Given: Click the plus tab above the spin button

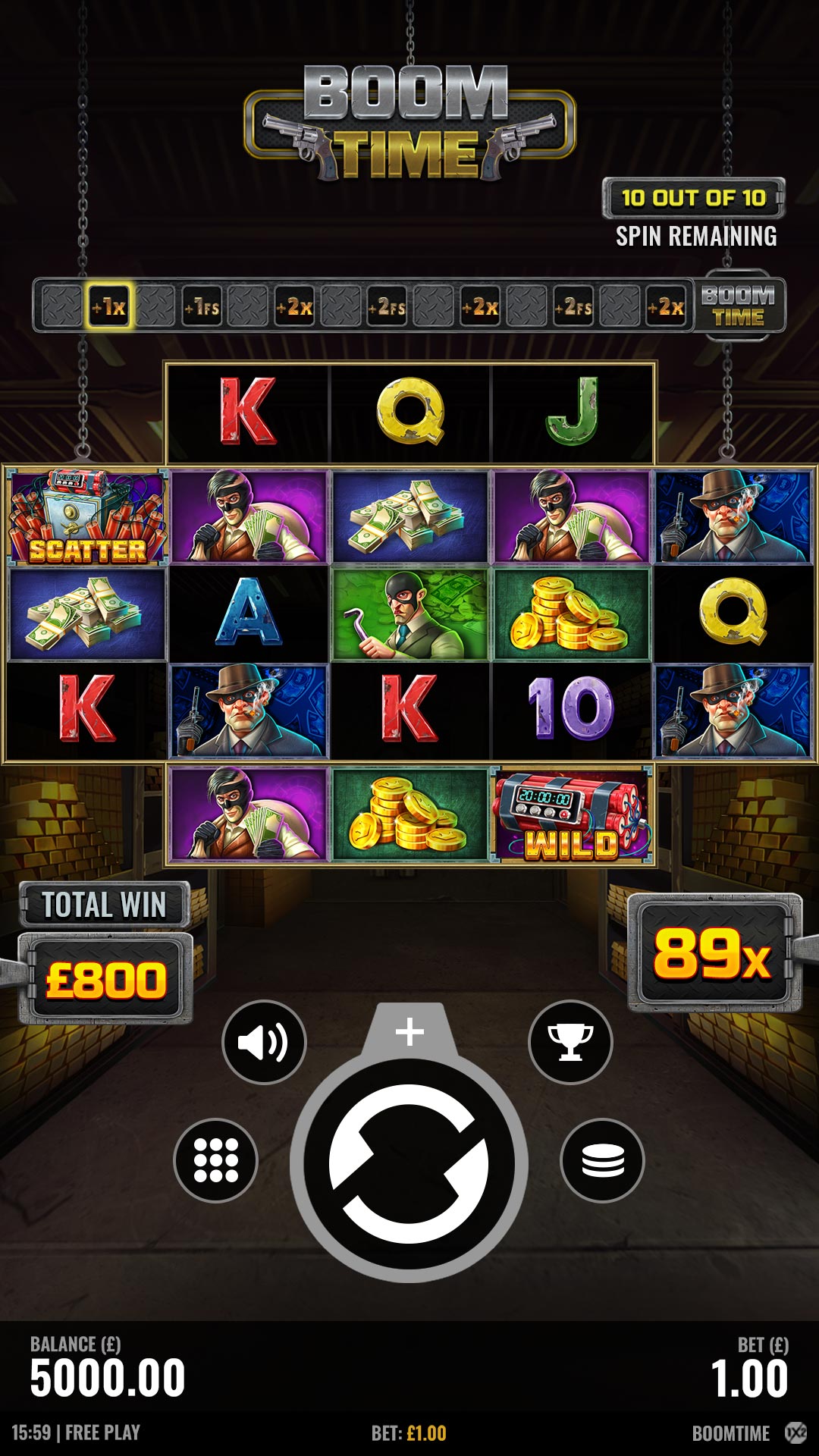Looking at the screenshot, I should (x=409, y=1032).
